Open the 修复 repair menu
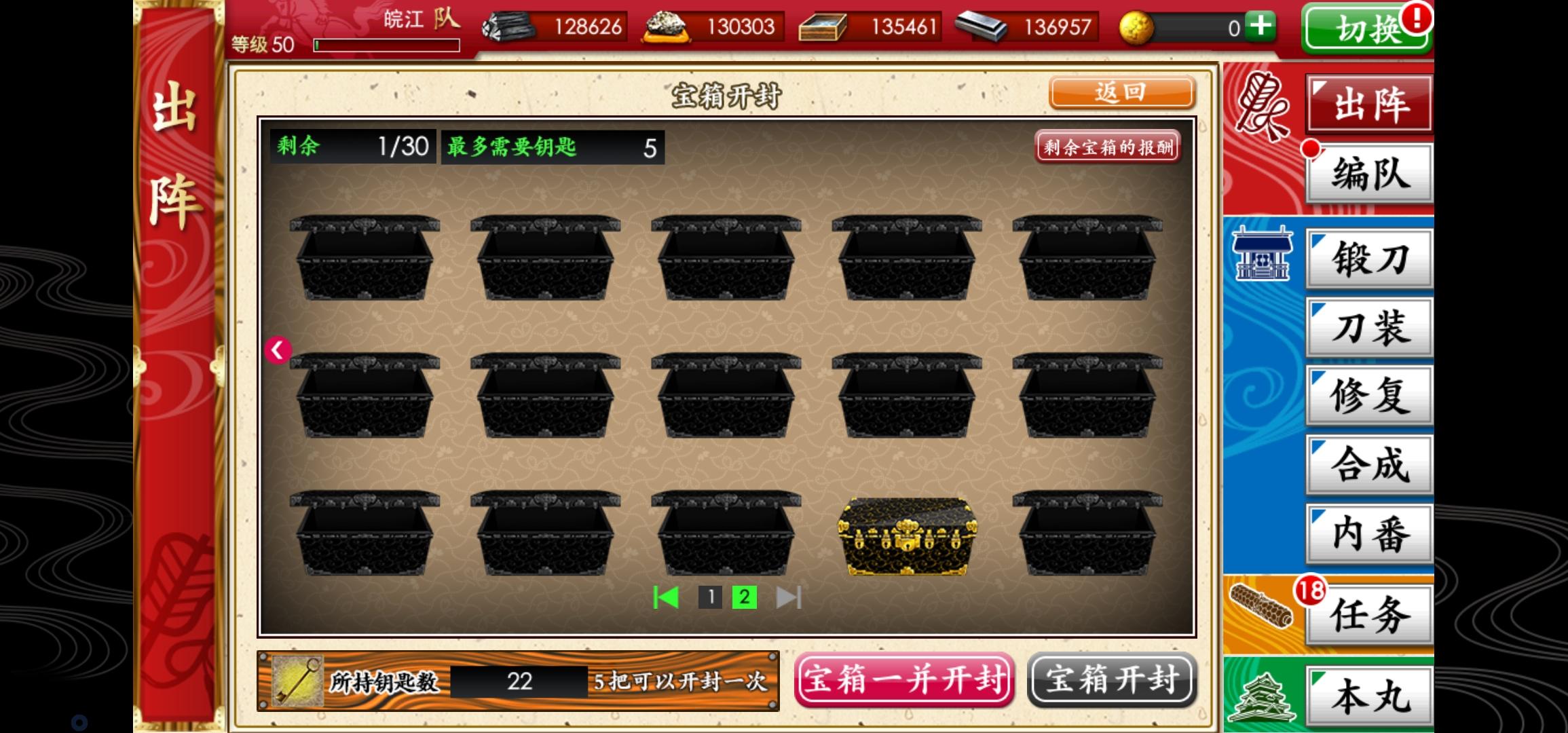1568x733 pixels. click(1370, 396)
